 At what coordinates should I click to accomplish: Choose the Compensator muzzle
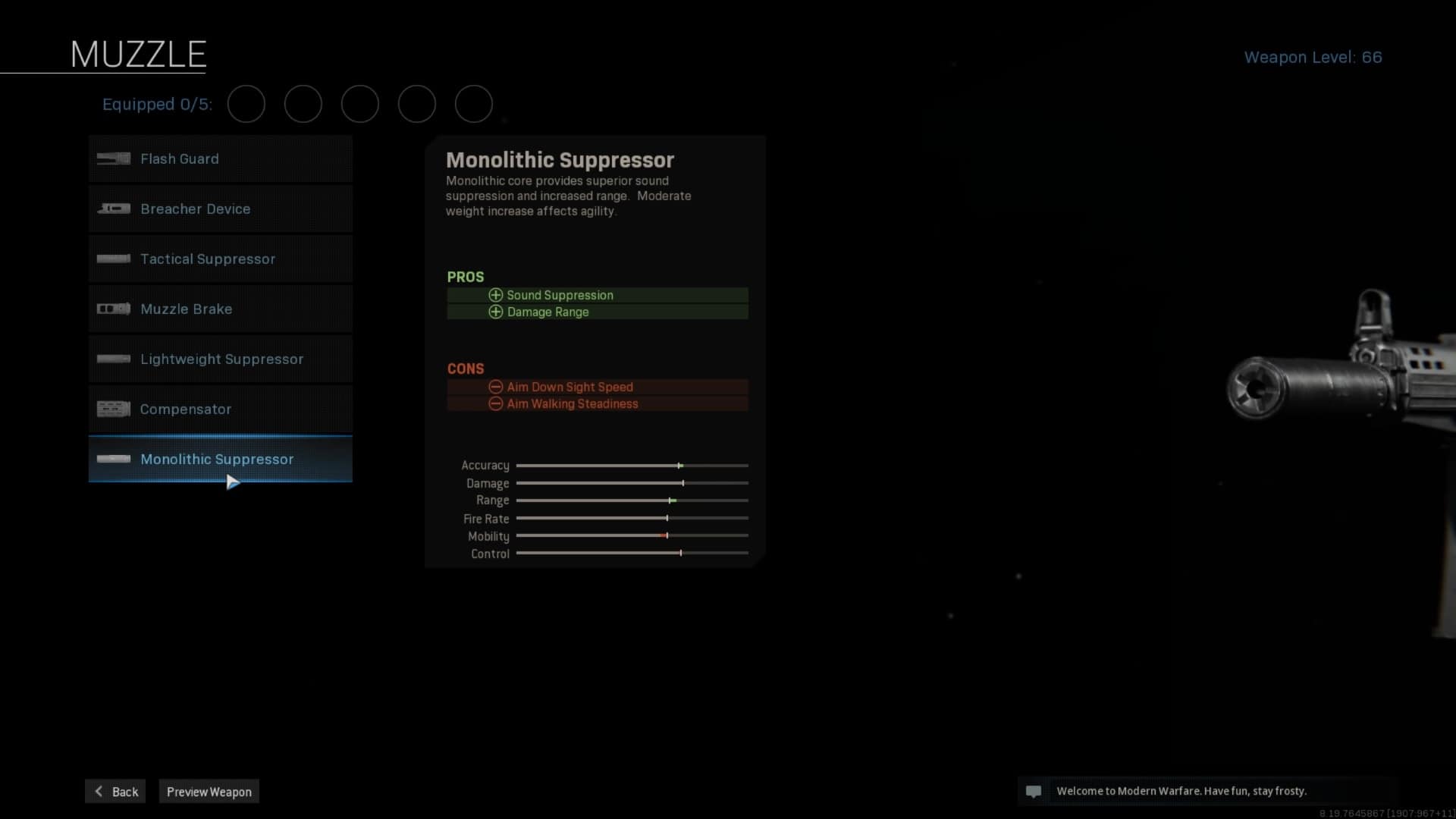coord(220,409)
